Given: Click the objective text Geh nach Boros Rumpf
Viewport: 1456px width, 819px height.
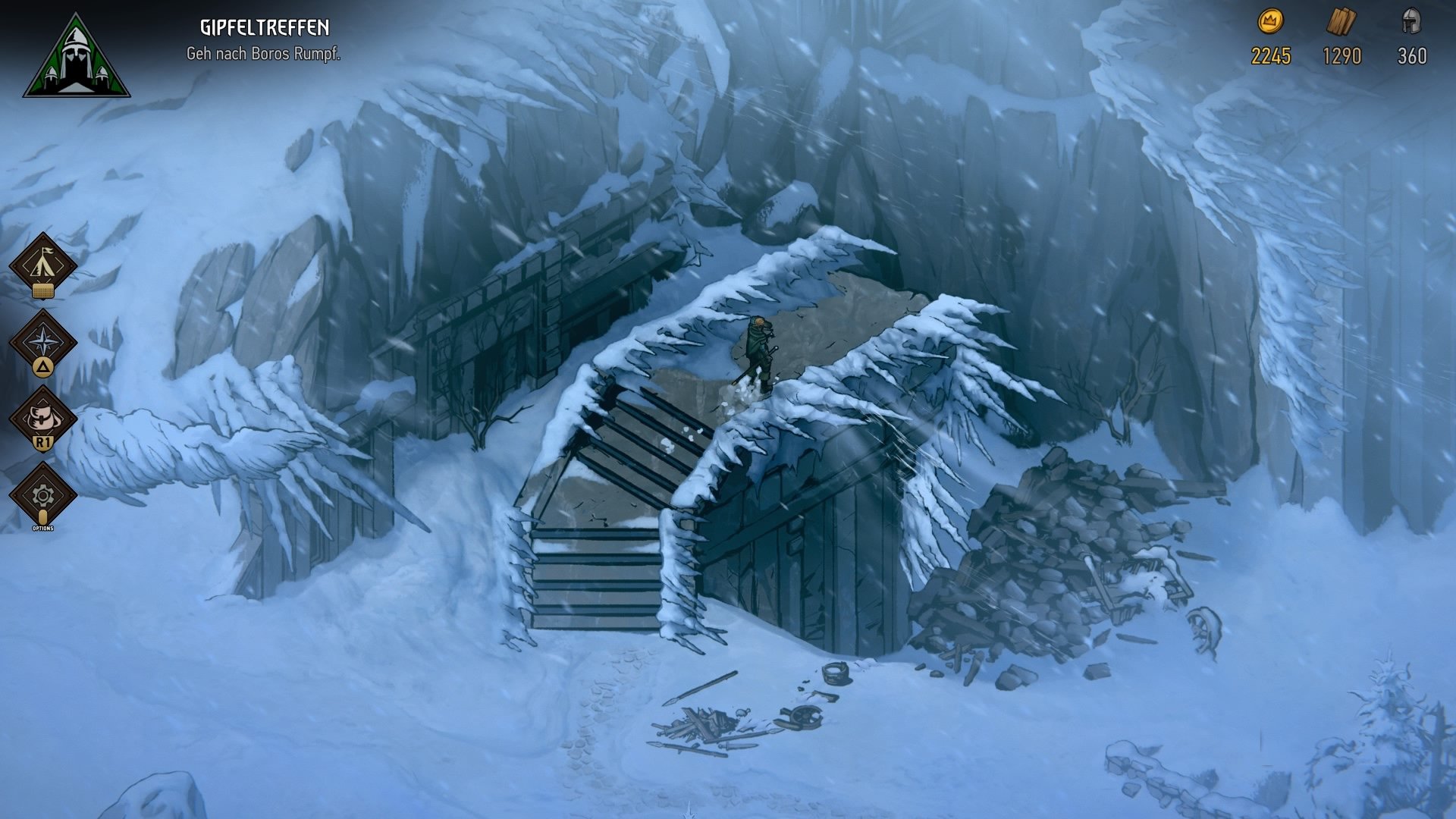Looking at the screenshot, I should (264, 55).
